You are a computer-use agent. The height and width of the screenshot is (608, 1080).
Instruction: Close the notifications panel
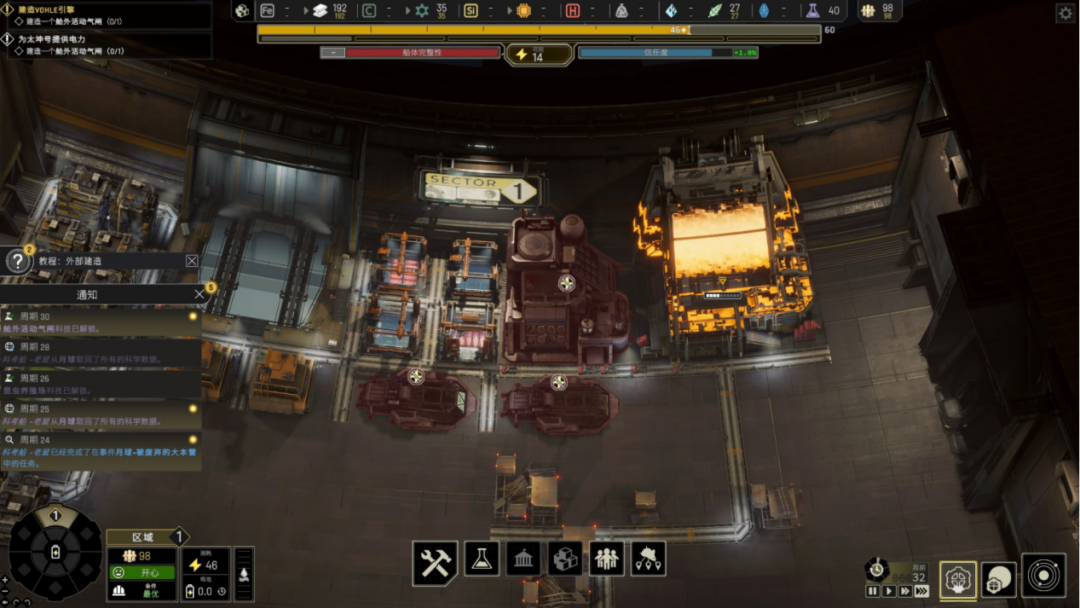point(199,294)
